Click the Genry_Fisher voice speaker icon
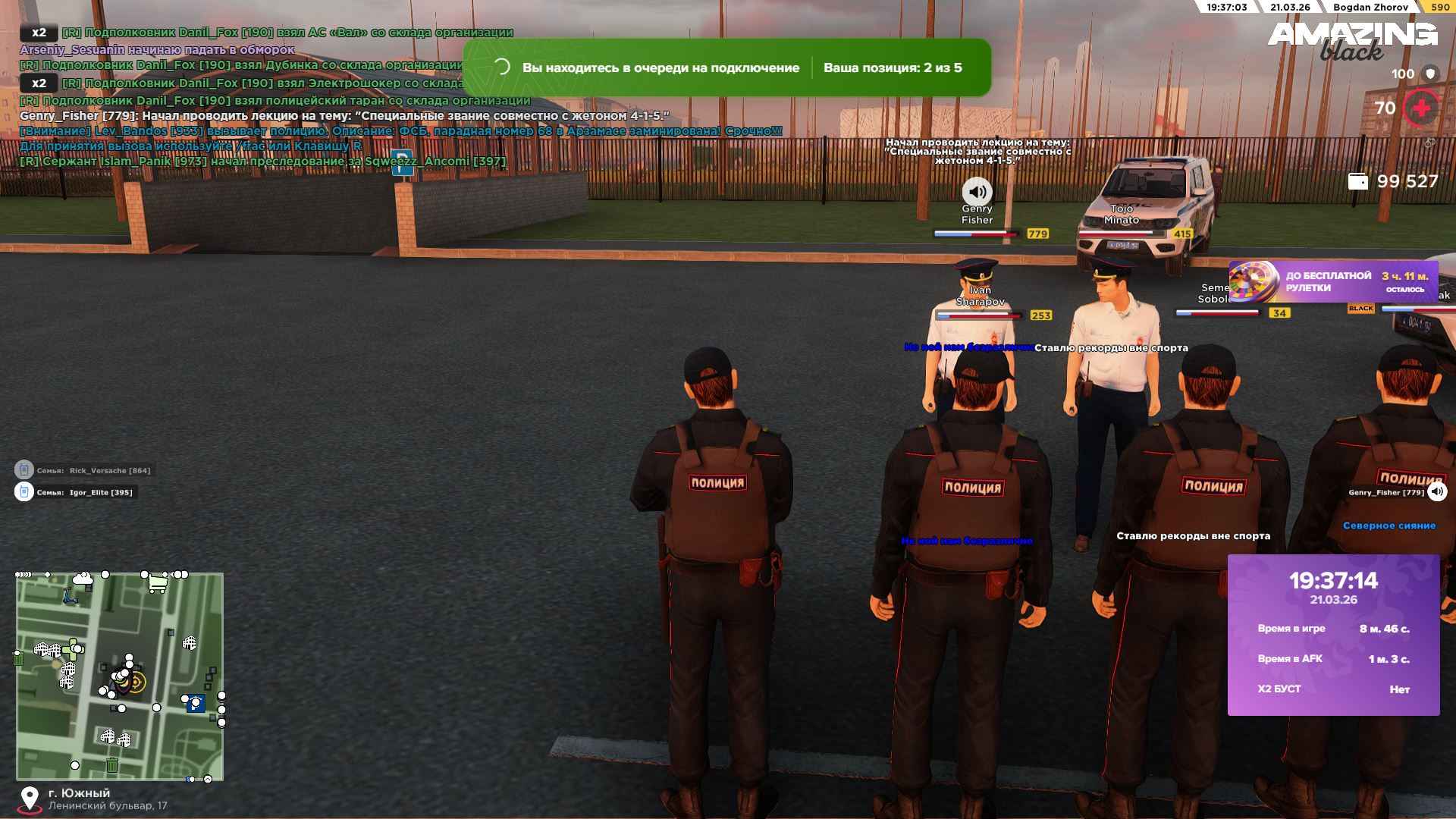The height and width of the screenshot is (819, 1456). tap(1437, 492)
